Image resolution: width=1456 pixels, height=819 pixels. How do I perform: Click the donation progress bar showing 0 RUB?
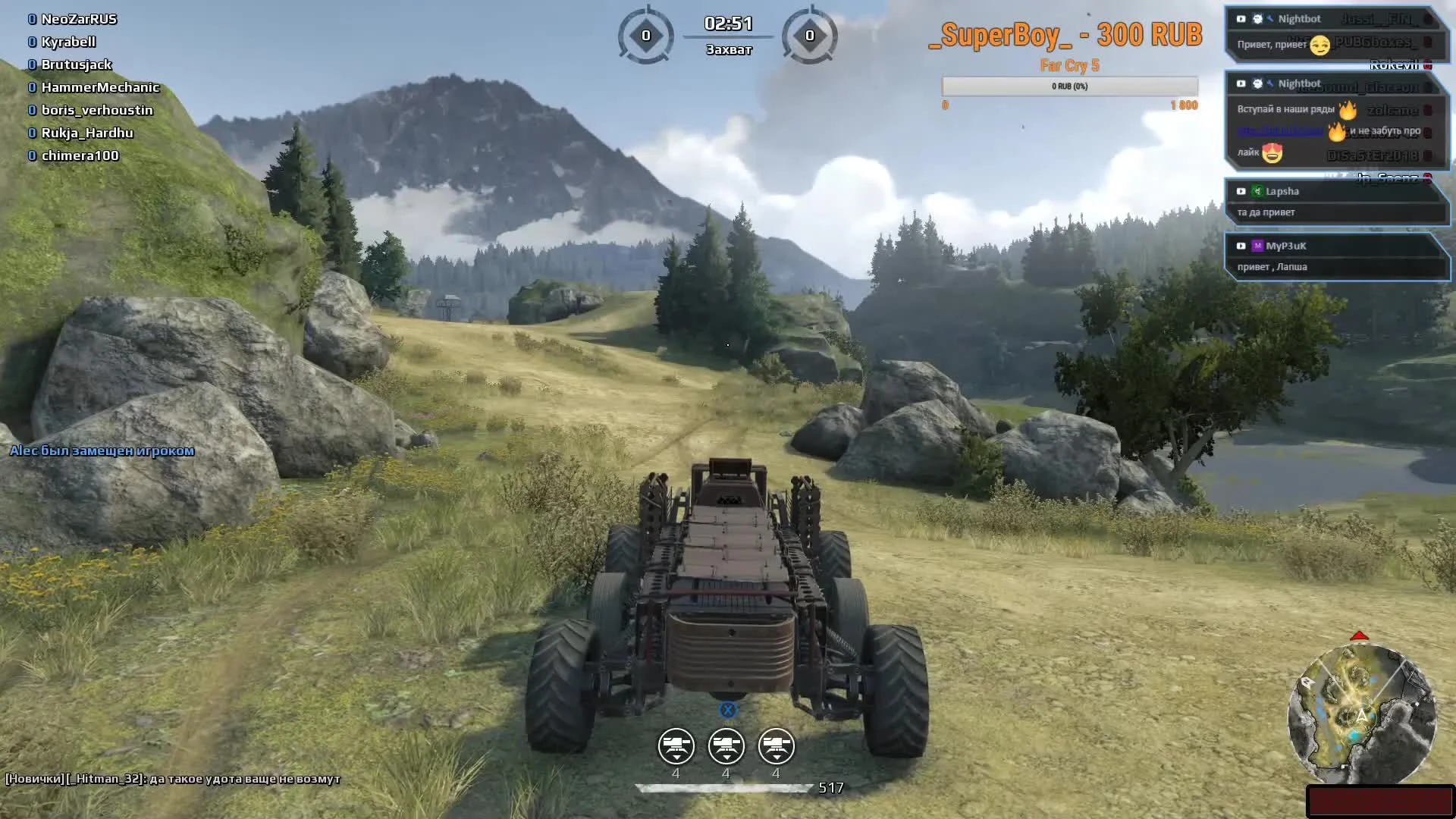1069,86
